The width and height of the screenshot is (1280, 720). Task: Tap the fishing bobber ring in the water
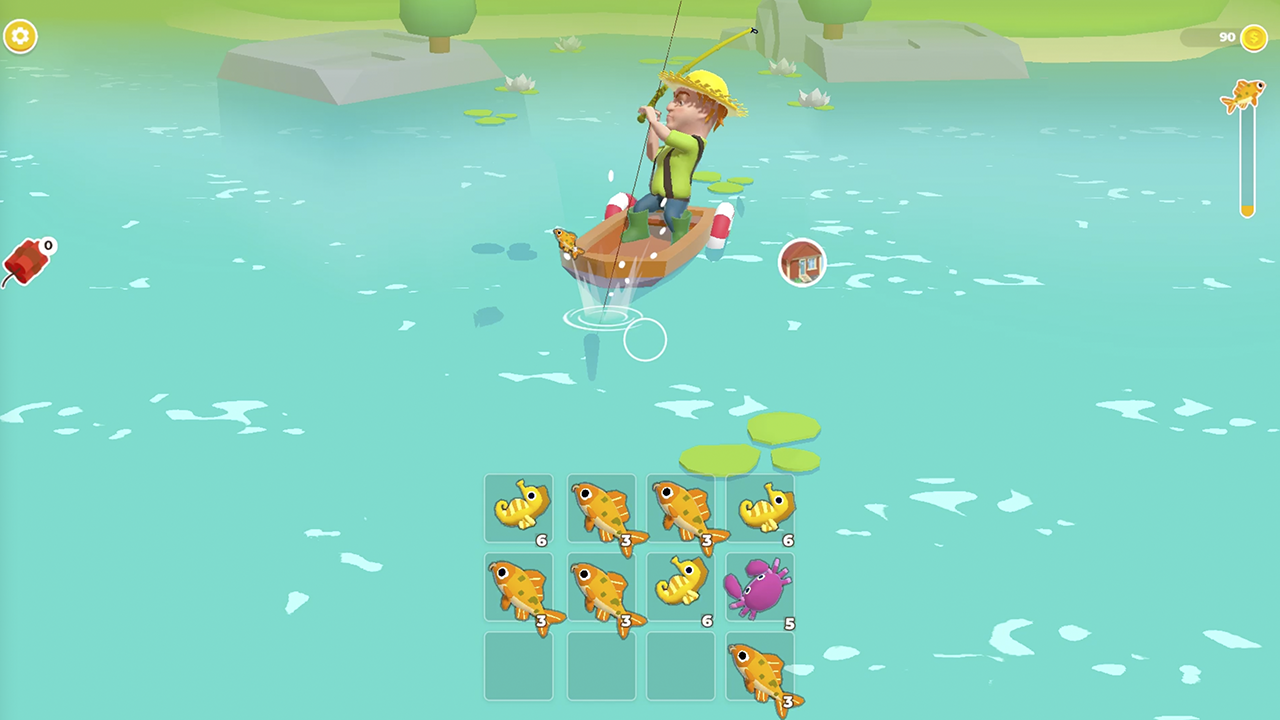(646, 340)
